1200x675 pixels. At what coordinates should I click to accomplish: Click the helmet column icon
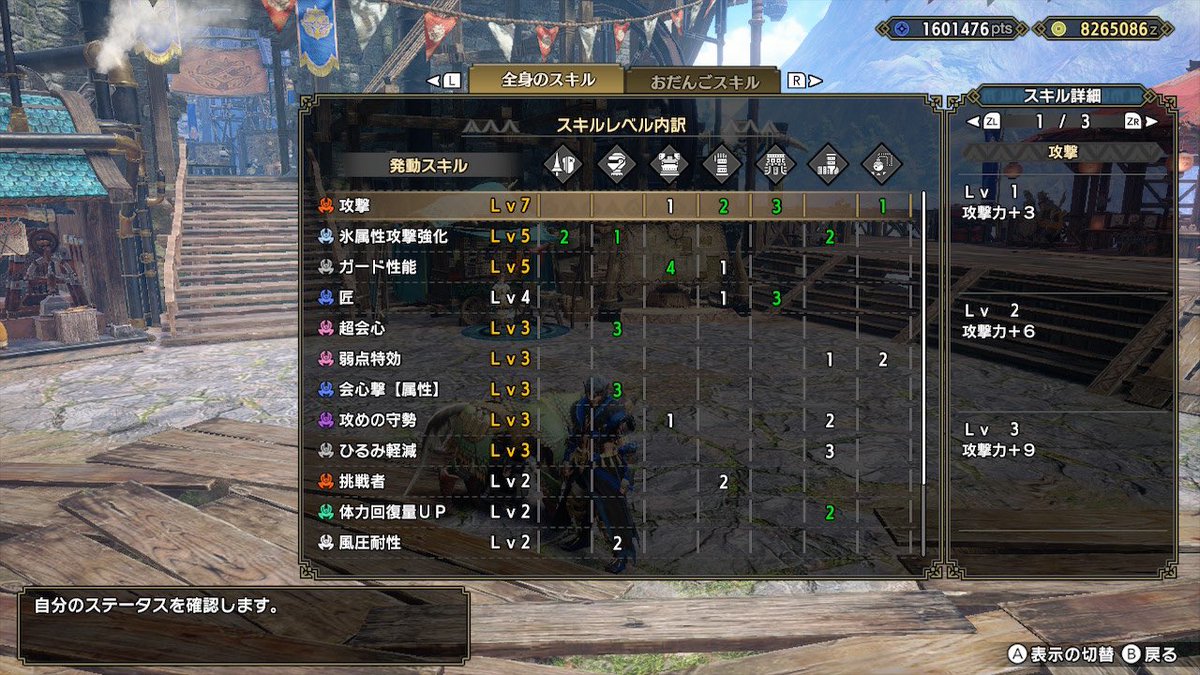pos(617,165)
